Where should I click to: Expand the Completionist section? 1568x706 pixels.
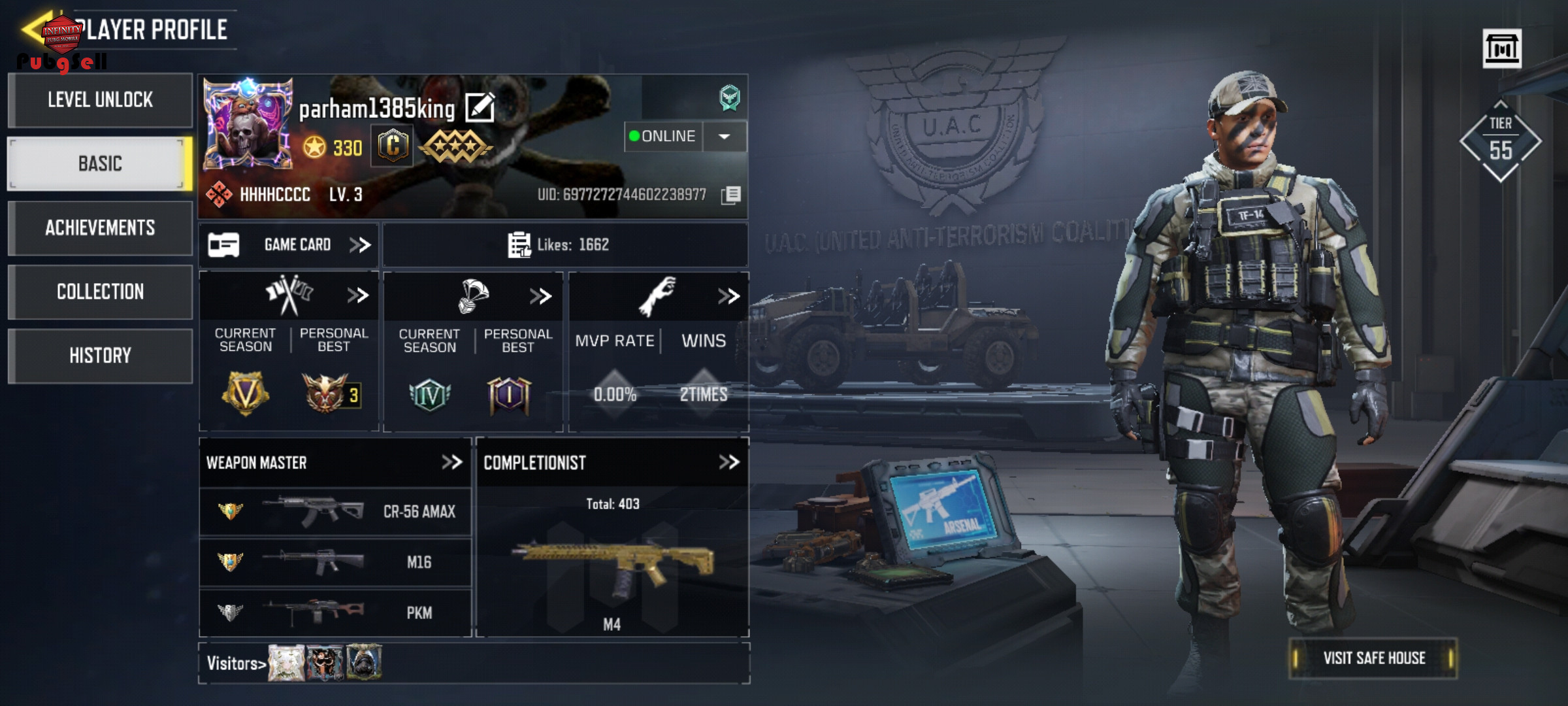coord(728,463)
